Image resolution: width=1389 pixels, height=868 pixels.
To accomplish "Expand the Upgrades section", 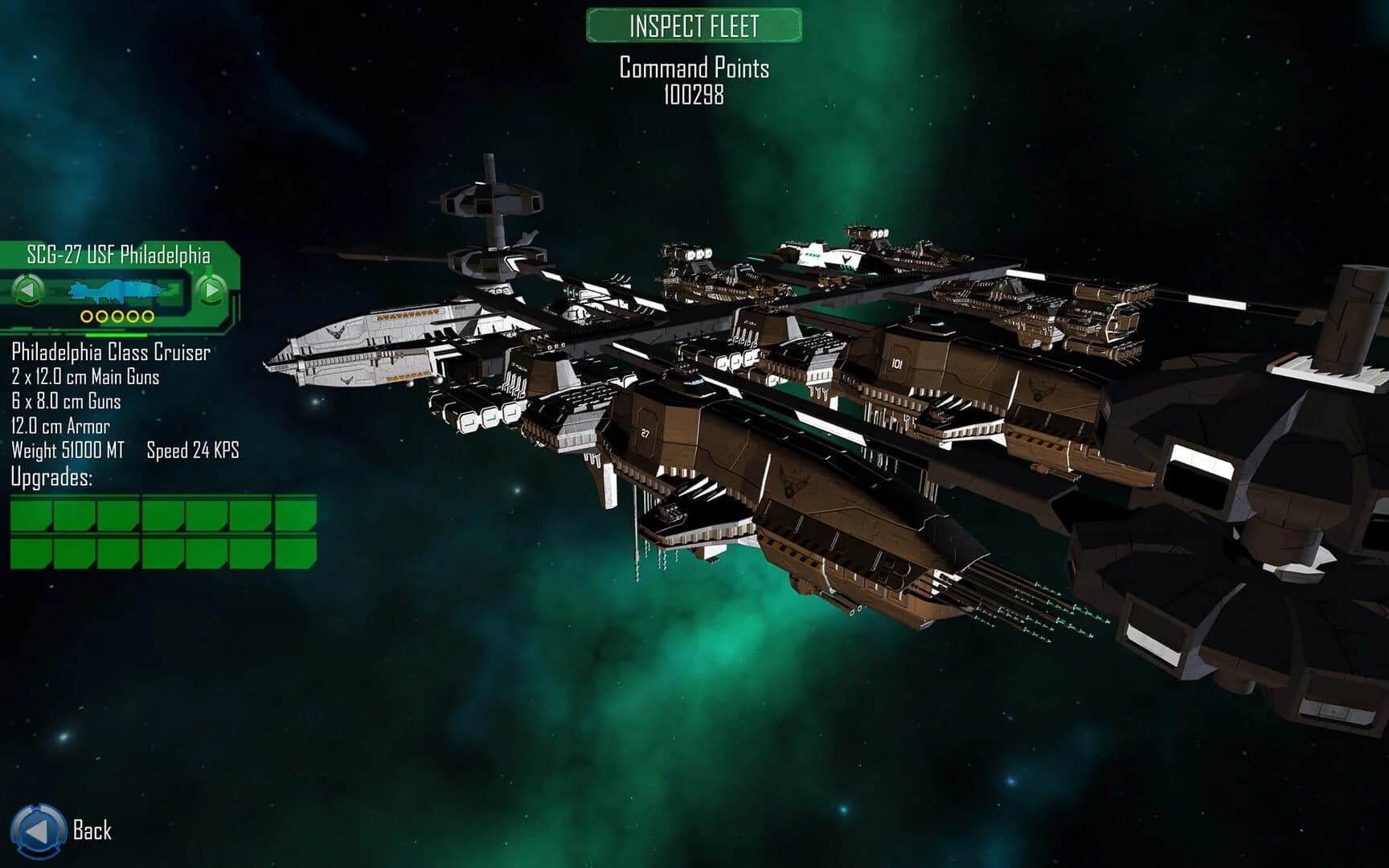I will tap(52, 478).
